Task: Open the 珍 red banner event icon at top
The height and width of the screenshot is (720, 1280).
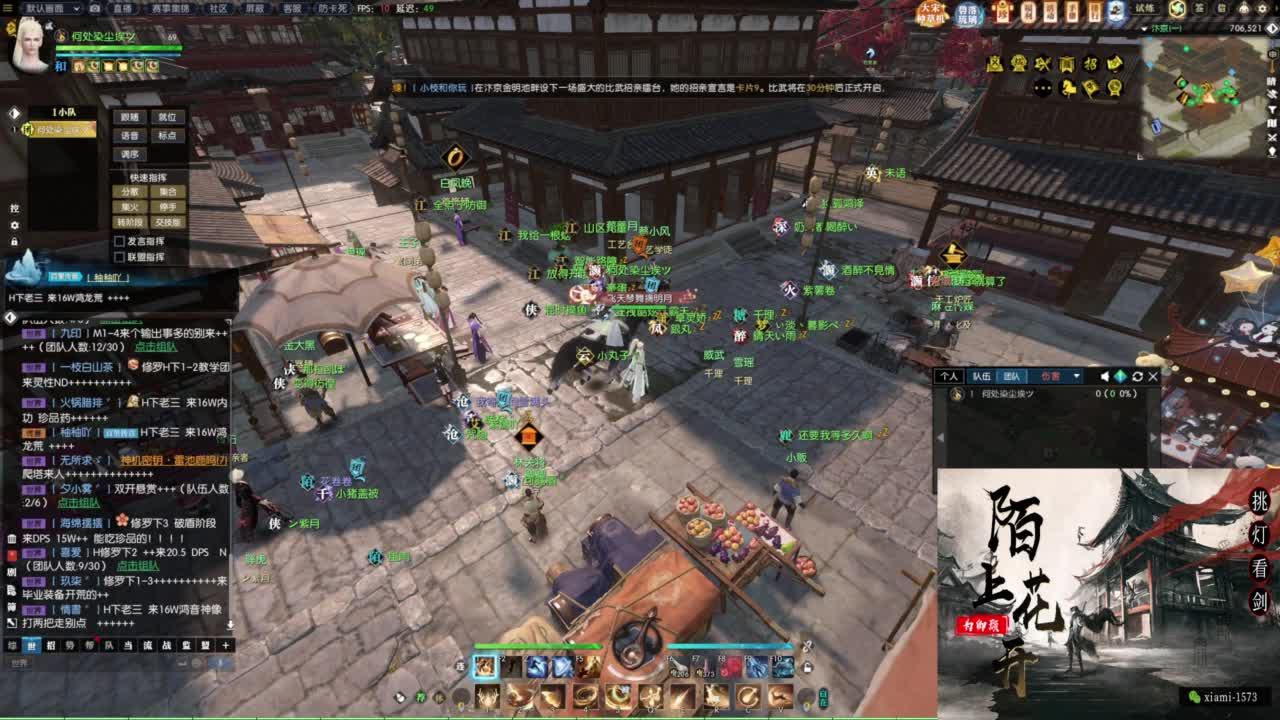Action: point(1002,10)
